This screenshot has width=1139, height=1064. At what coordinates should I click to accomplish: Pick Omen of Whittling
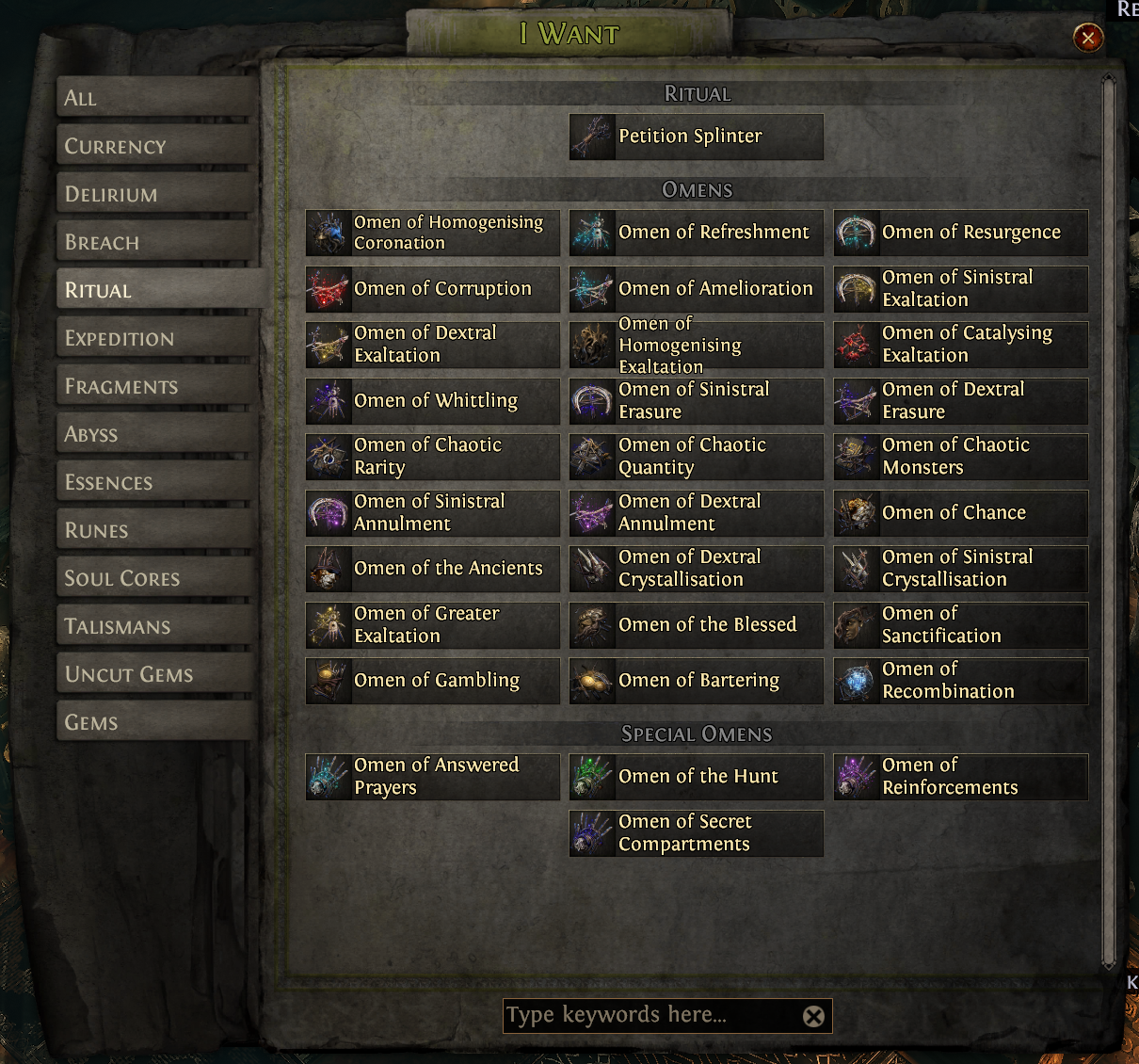tap(432, 401)
